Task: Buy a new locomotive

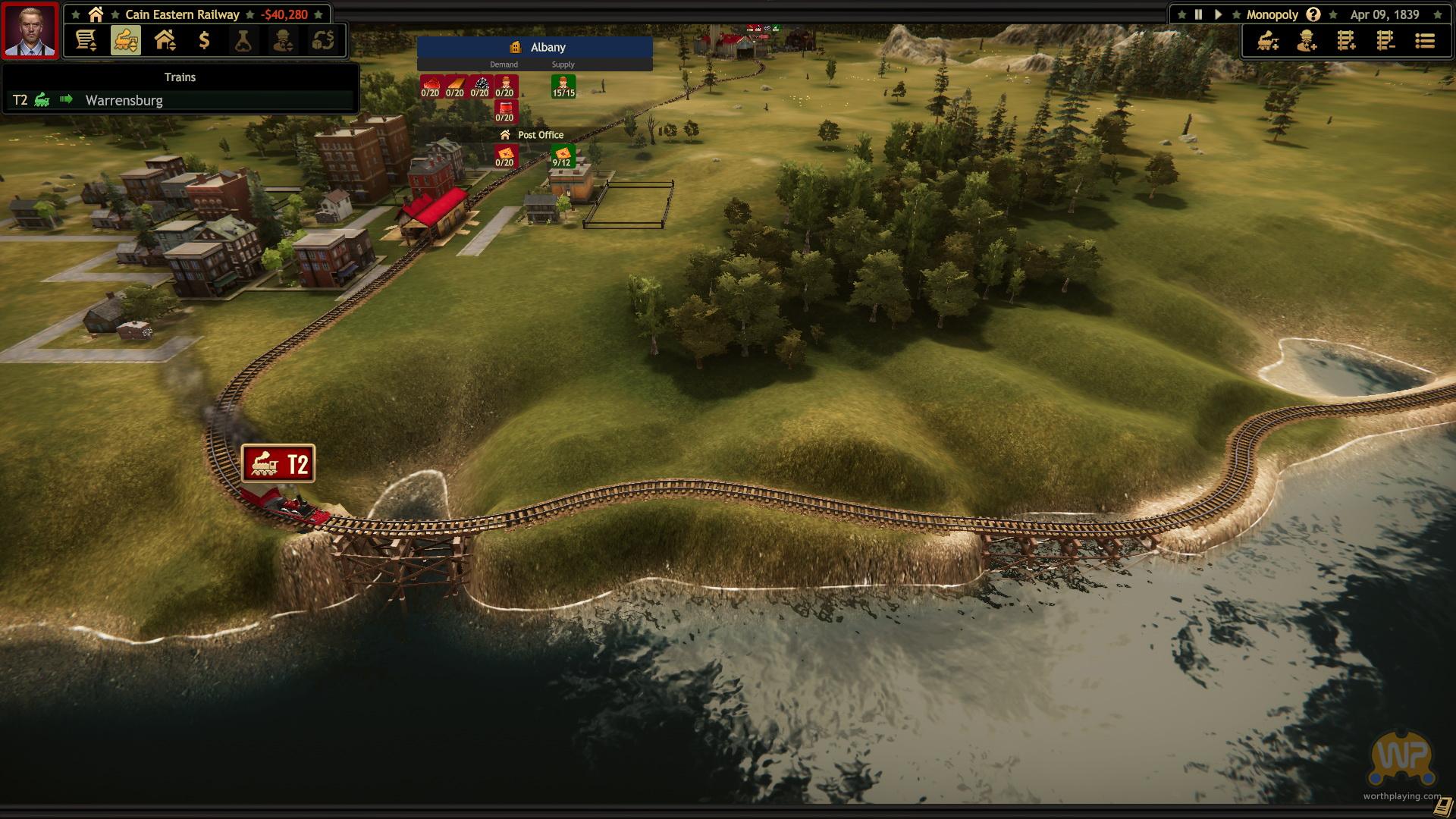Action: click(x=1267, y=41)
